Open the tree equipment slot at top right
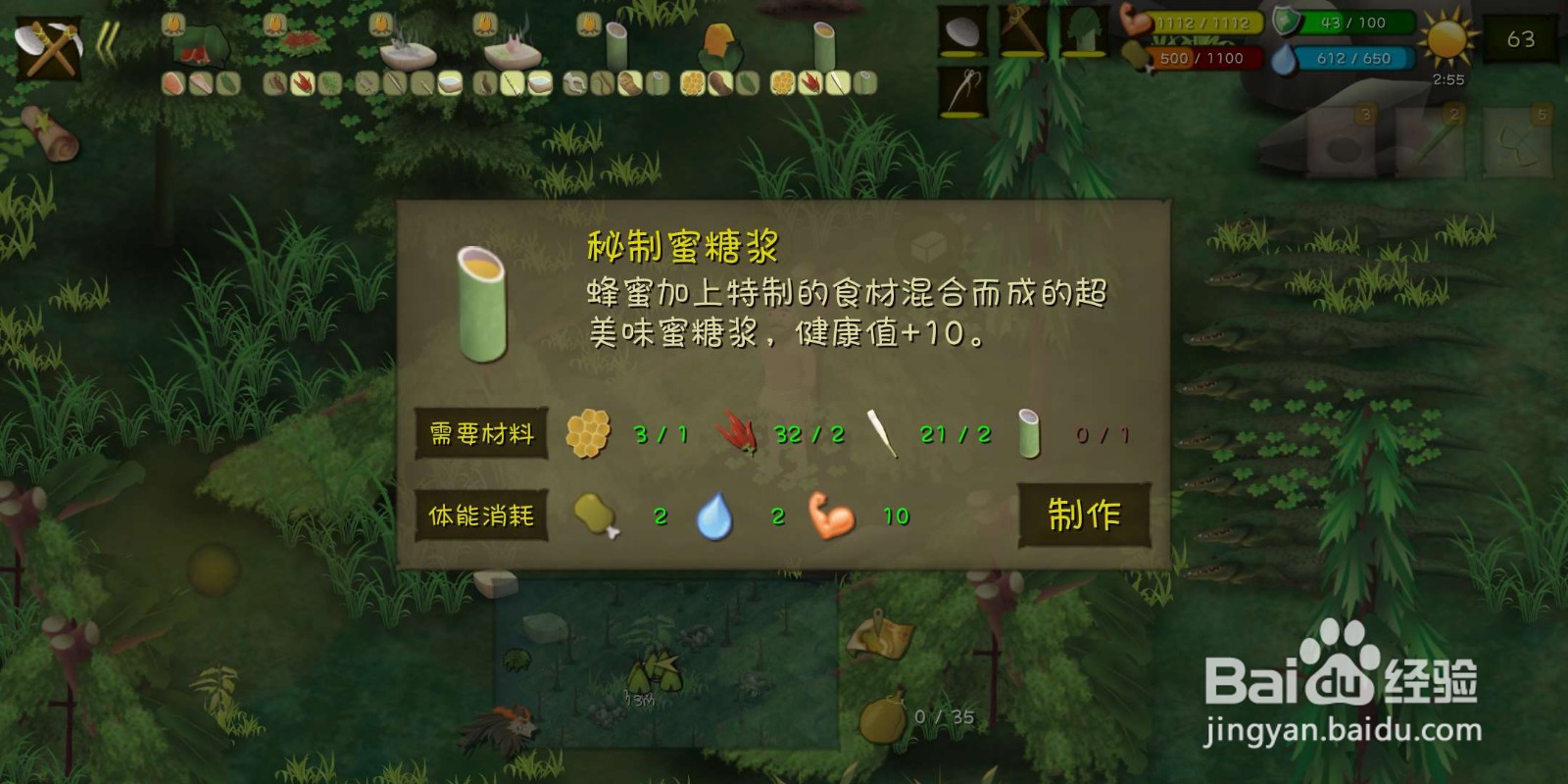This screenshot has width=1568, height=784. click(1083, 31)
